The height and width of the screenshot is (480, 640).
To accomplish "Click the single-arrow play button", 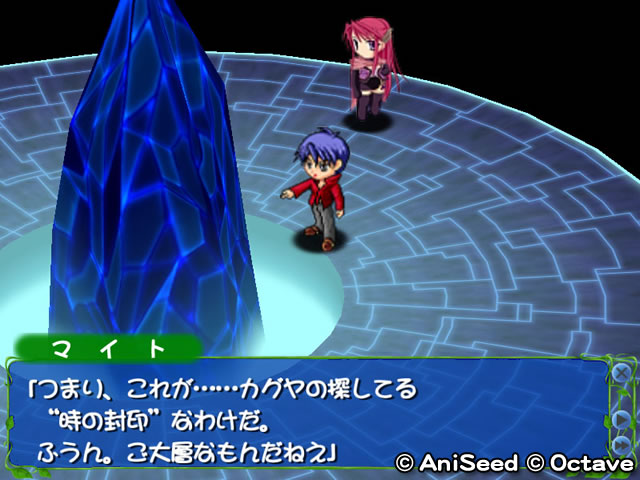I will pos(621,419).
